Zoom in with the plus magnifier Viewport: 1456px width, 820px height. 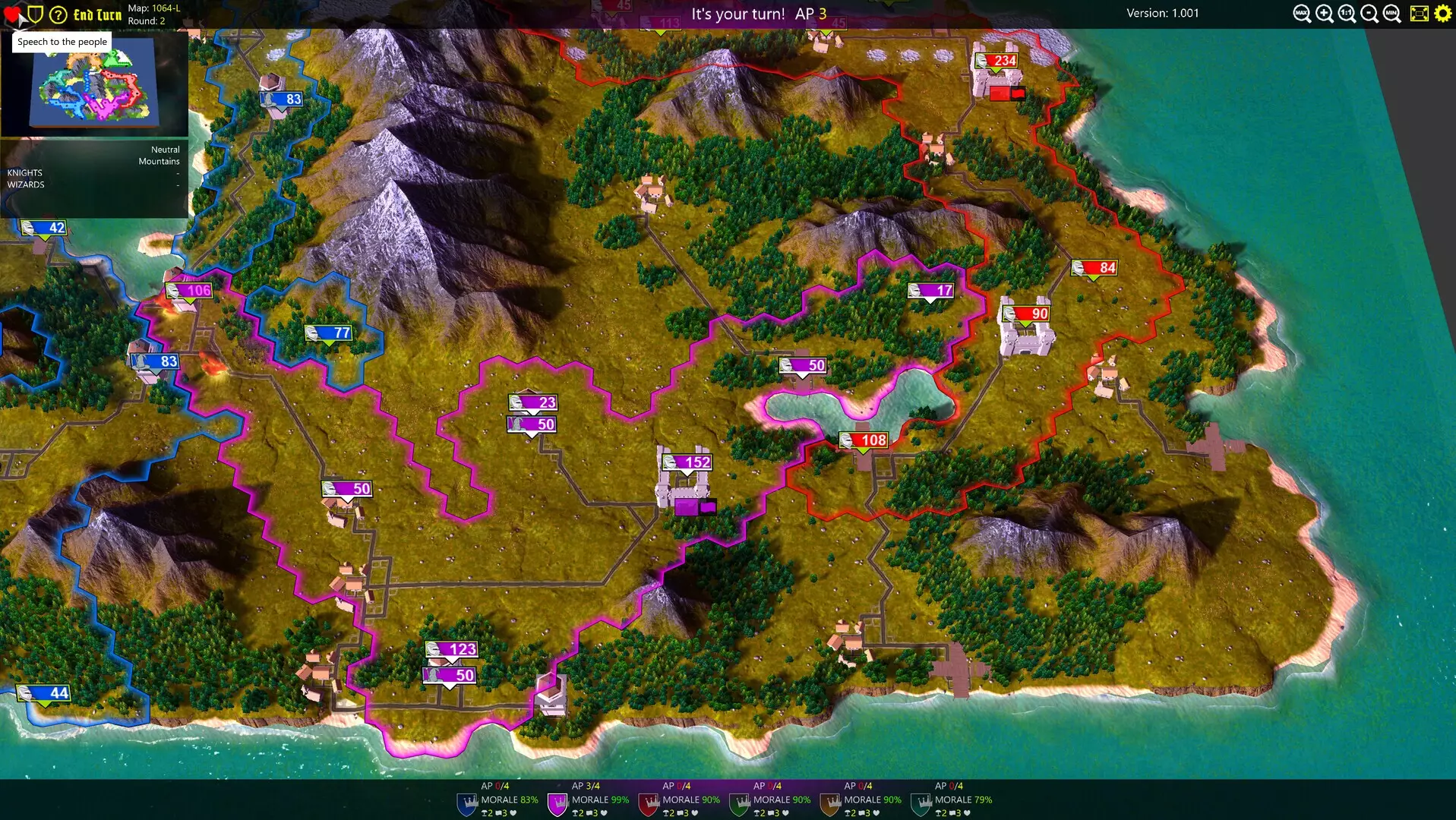(x=1325, y=14)
